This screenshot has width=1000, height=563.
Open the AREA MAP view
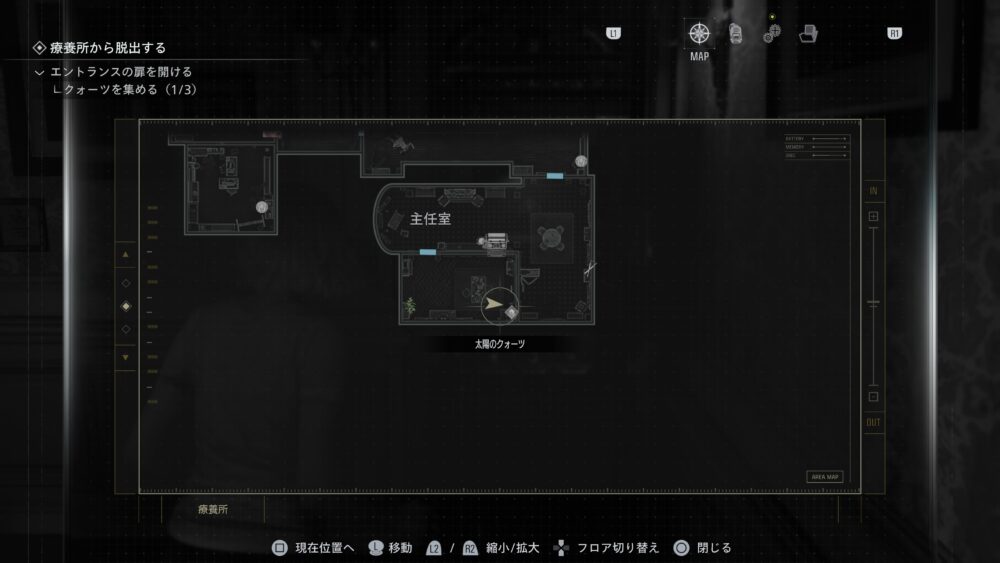coord(824,477)
